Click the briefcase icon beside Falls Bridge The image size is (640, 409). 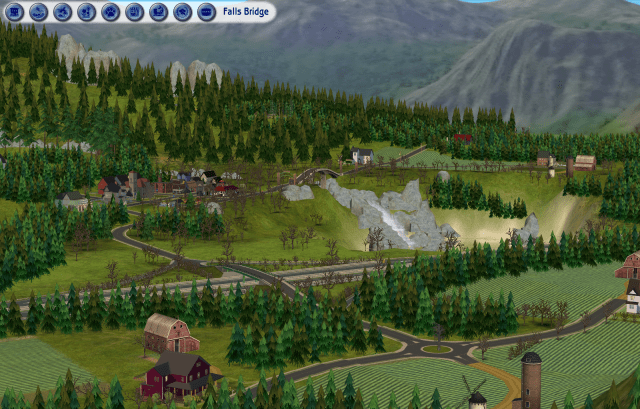pyautogui.click(x=206, y=12)
